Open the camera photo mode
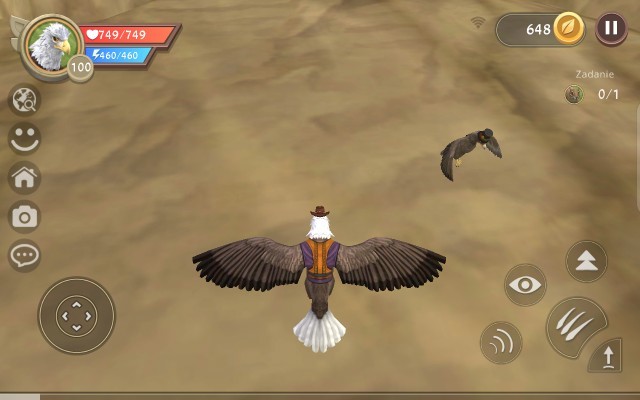640x400 pixels. [x=24, y=215]
